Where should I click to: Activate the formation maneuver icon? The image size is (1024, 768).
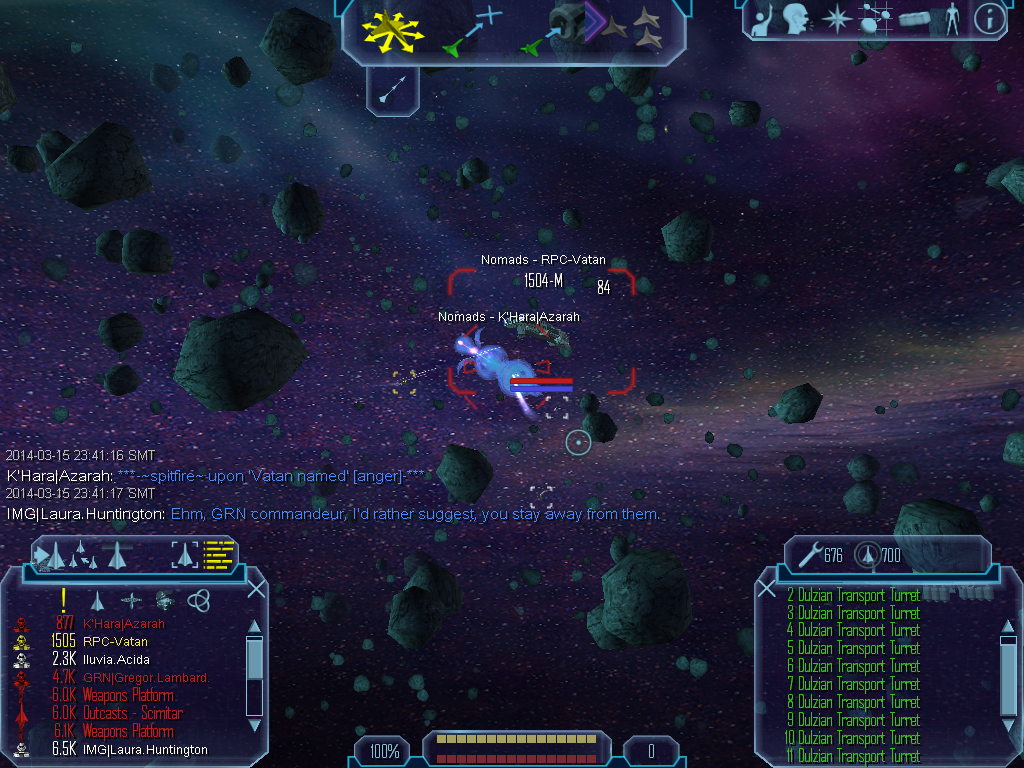(640, 29)
